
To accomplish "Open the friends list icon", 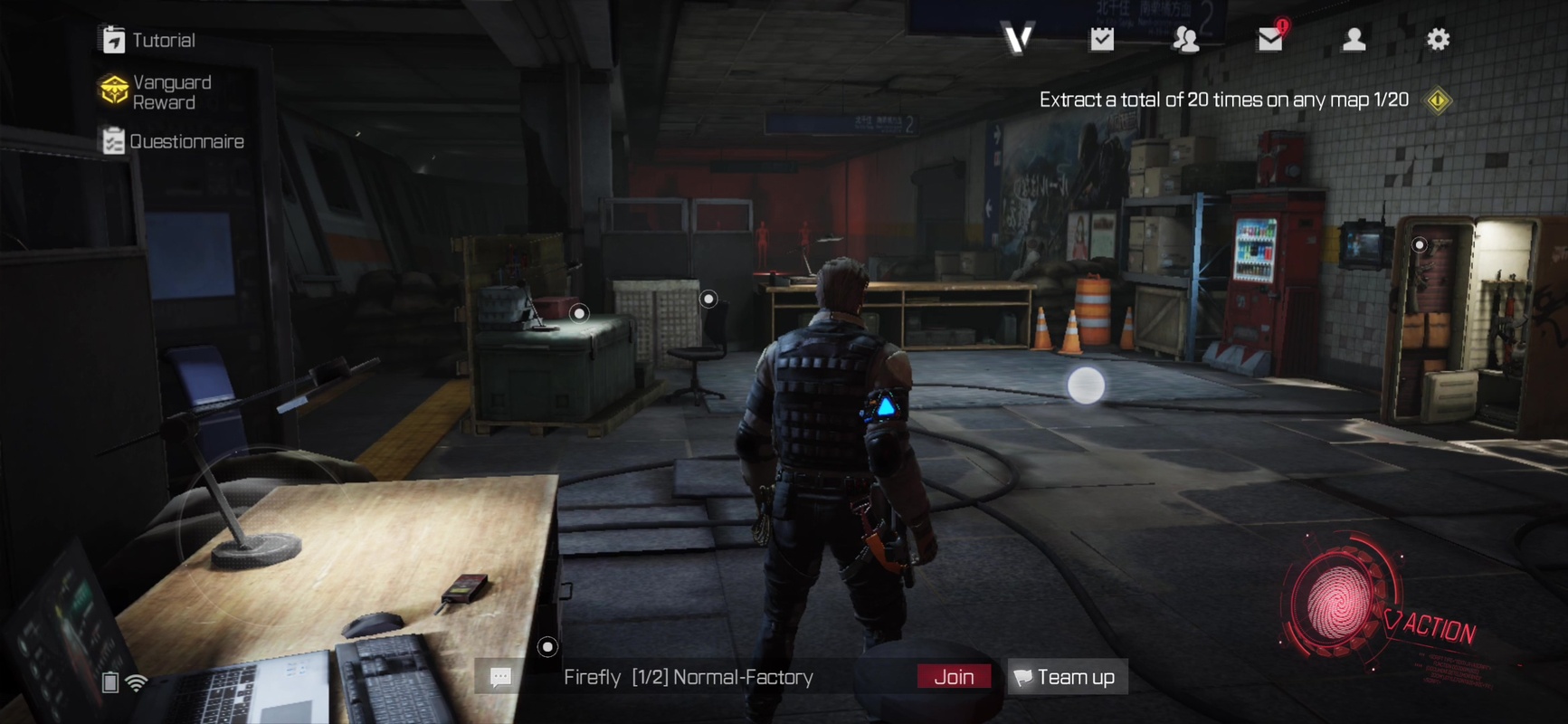I will (x=1185, y=39).
